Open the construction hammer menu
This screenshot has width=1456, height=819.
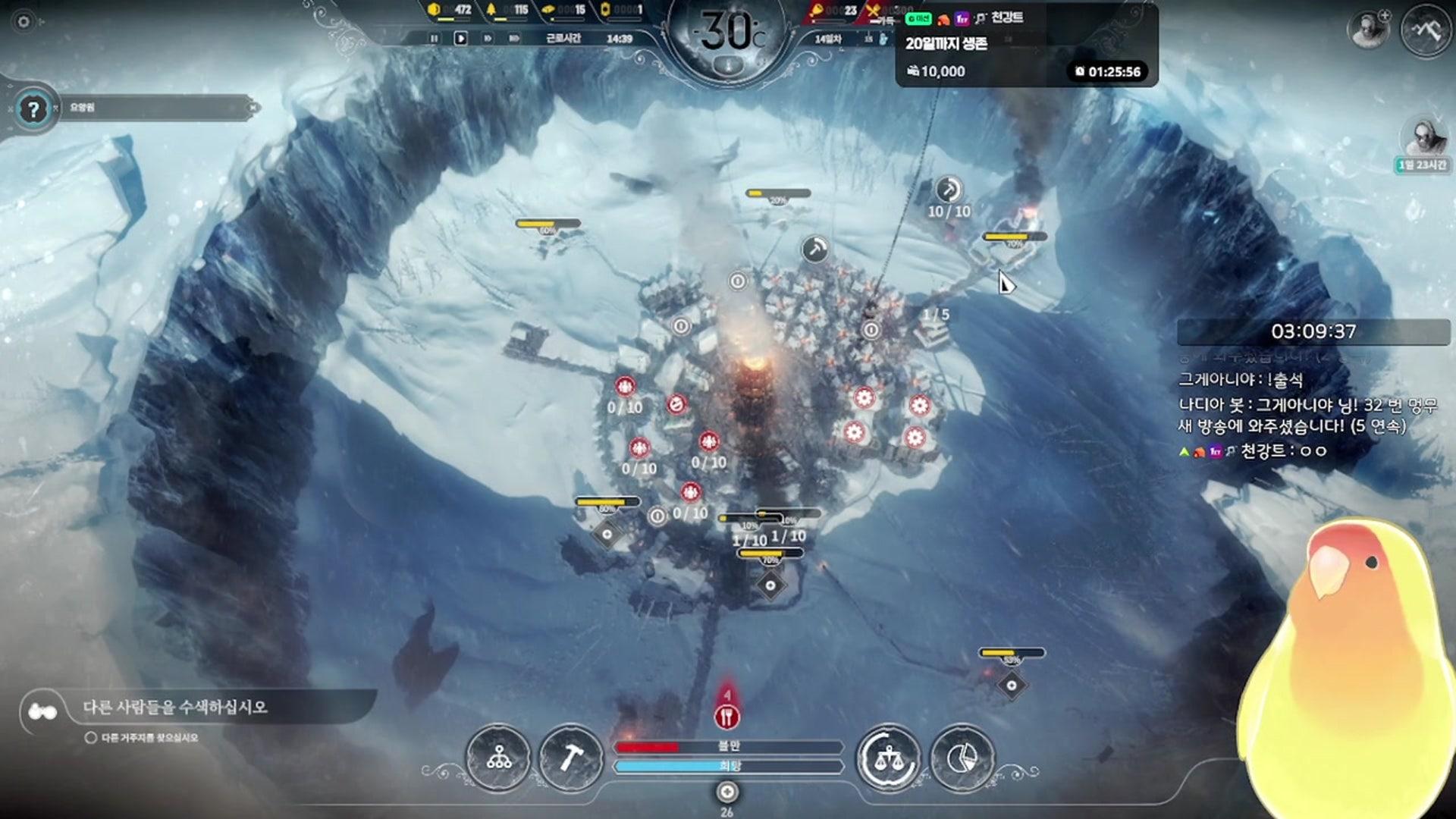(570, 757)
